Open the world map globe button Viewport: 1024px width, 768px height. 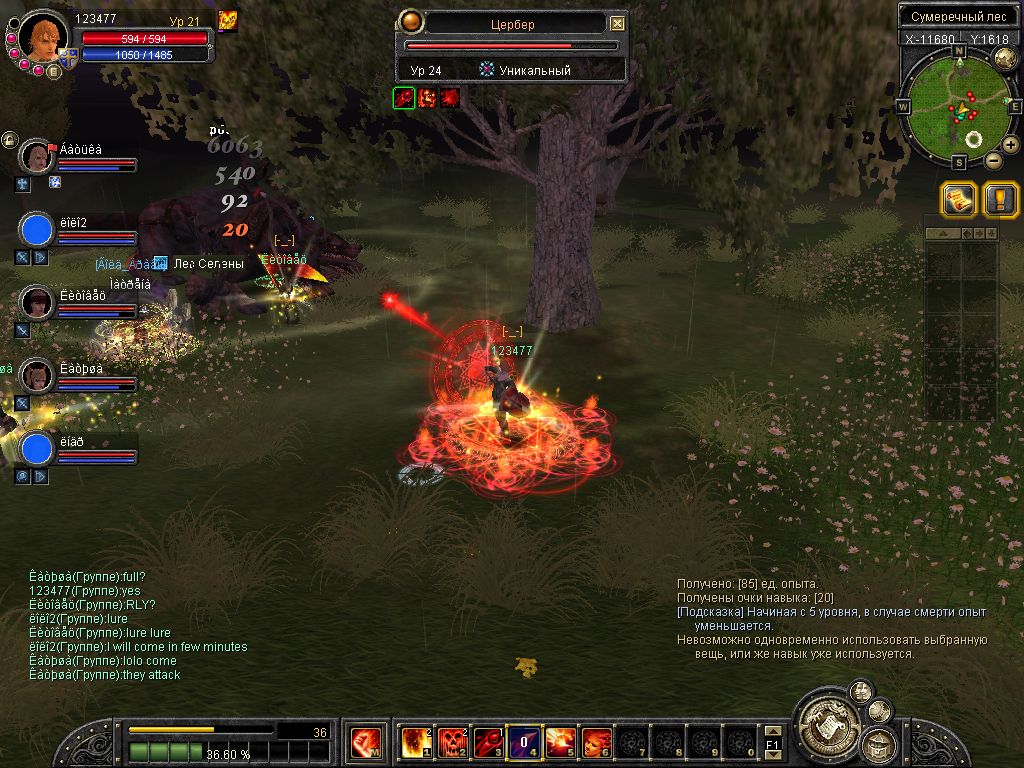coord(1004,61)
